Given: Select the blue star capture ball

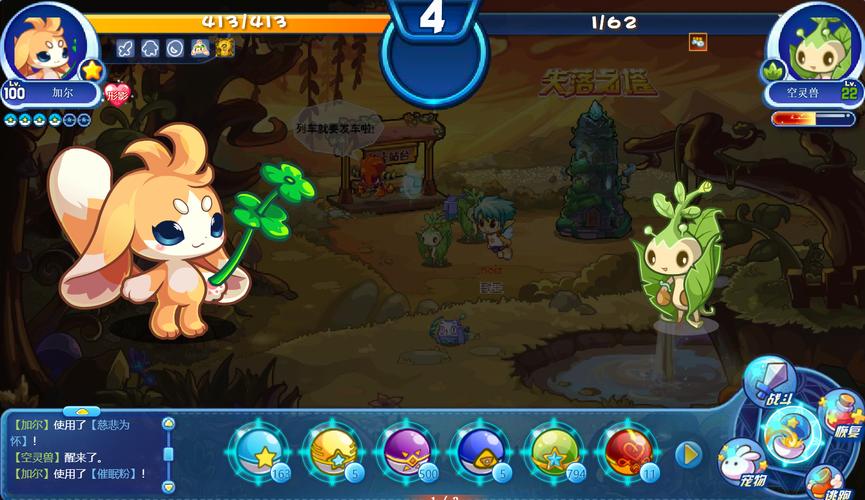Looking at the screenshot, I should (262, 455).
